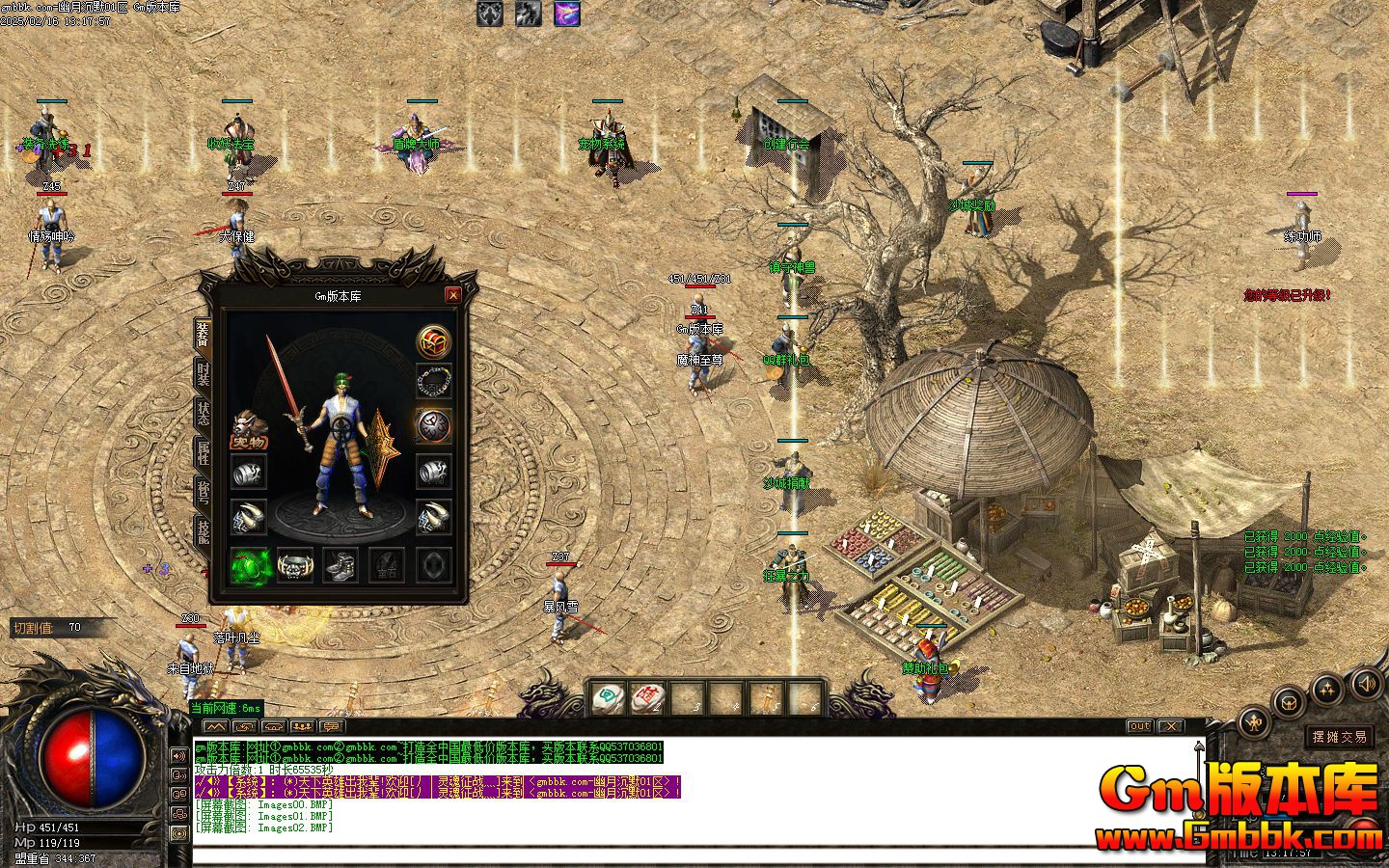Click the glowing green item slot in the panel
This screenshot has height=868, width=1389.
(248, 565)
